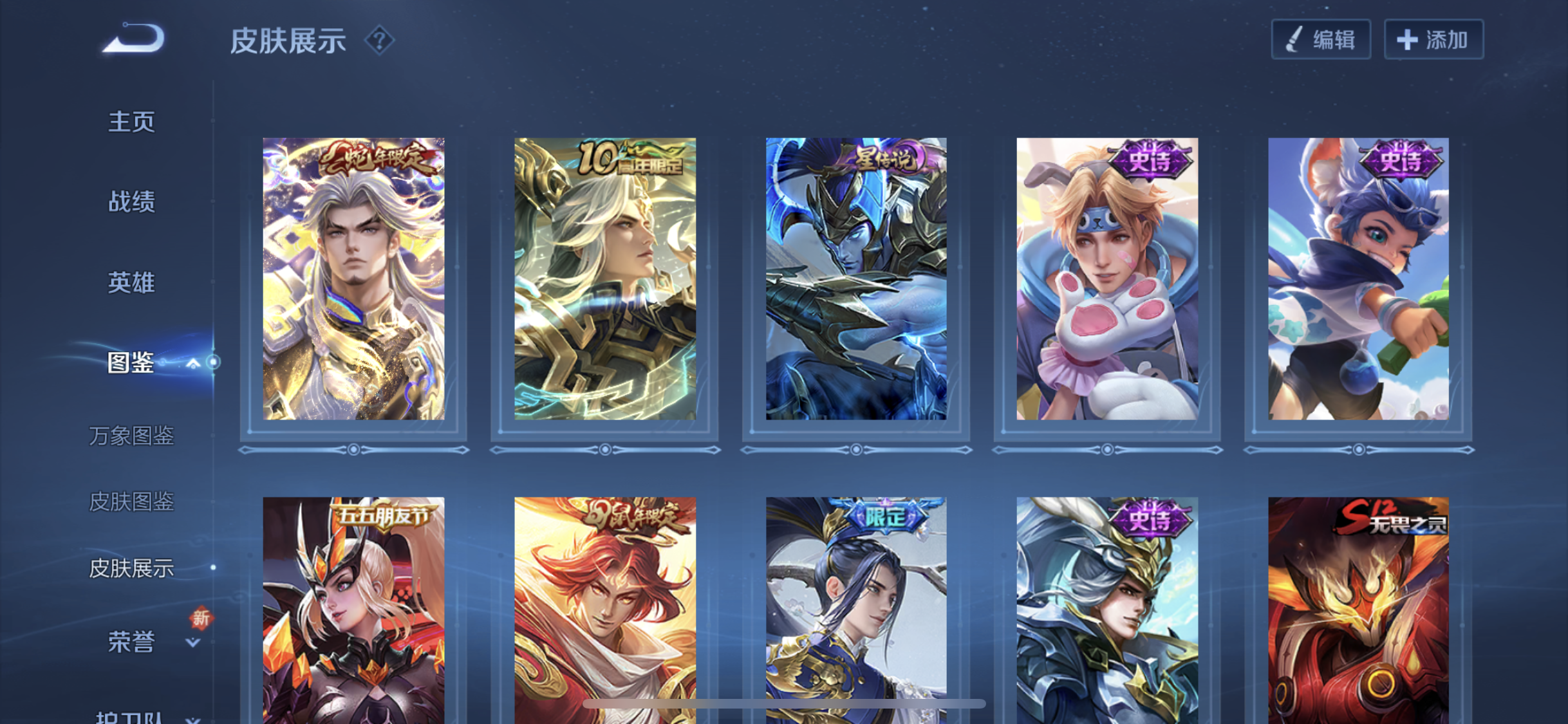Image resolution: width=1568 pixels, height=724 pixels.
Task: Choose the 皮肤图鉴 skin gallery entry
Action: 131,501
